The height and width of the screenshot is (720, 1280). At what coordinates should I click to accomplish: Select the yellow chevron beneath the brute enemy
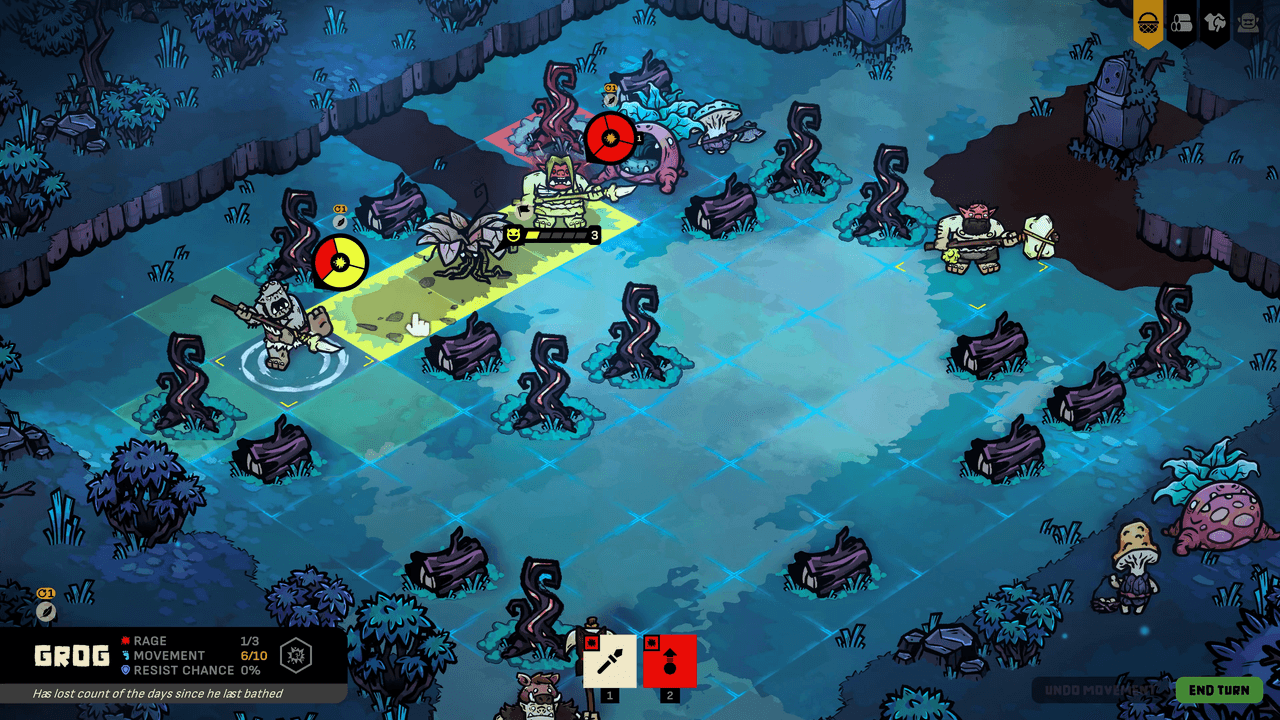(1045, 268)
